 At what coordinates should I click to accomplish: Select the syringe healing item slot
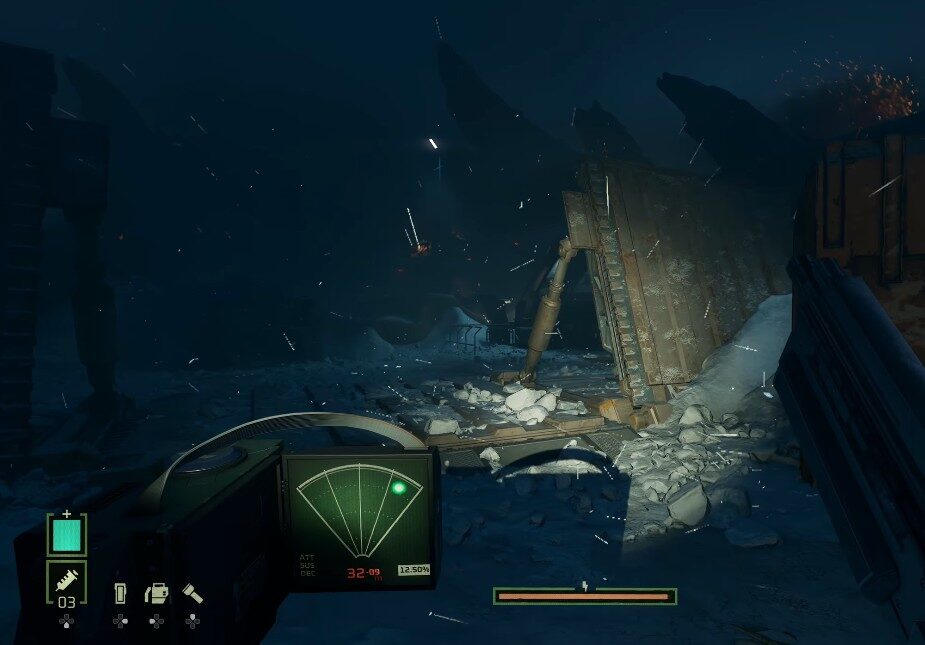(x=67, y=580)
